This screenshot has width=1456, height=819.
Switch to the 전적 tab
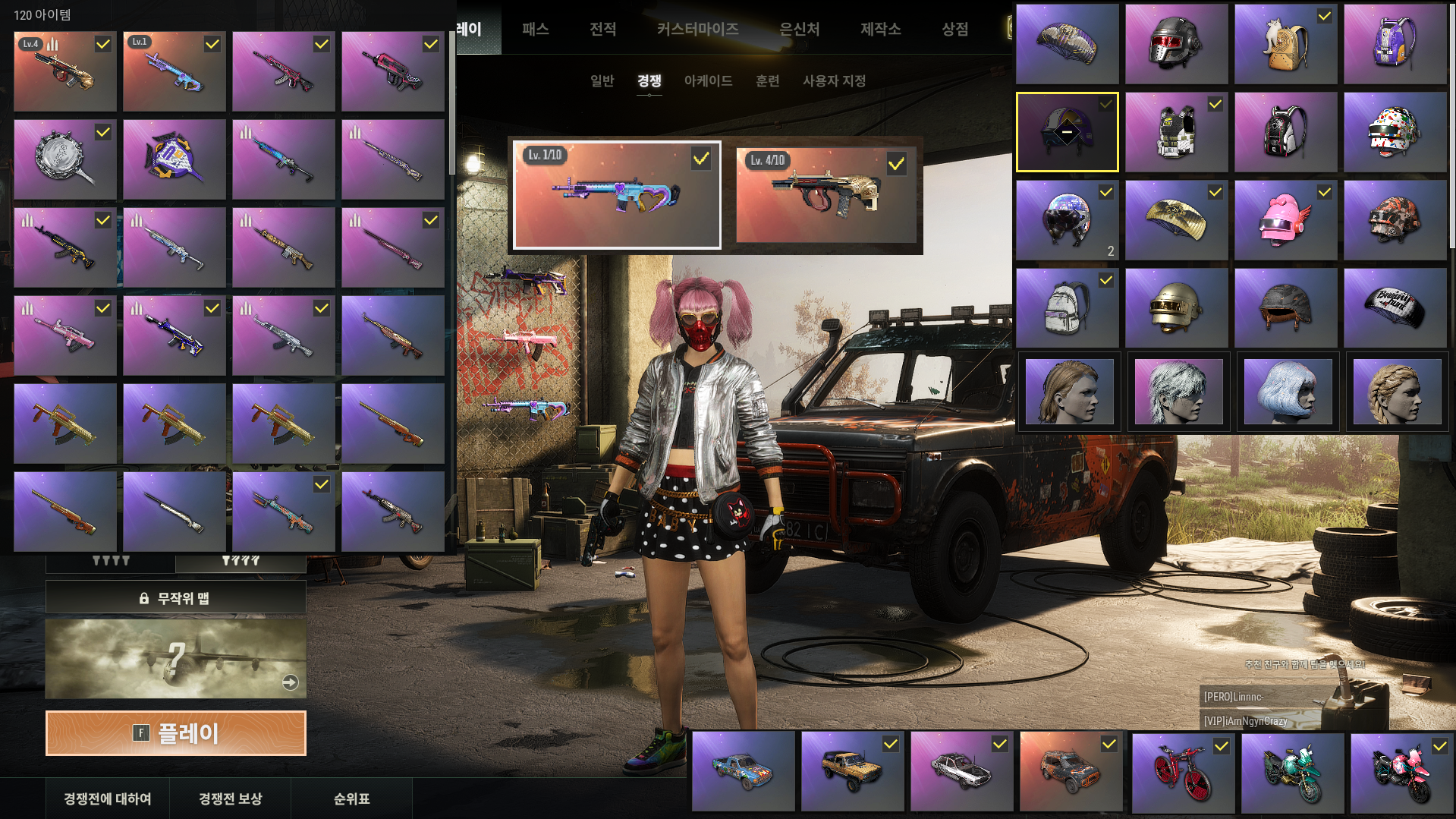(x=603, y=29)
